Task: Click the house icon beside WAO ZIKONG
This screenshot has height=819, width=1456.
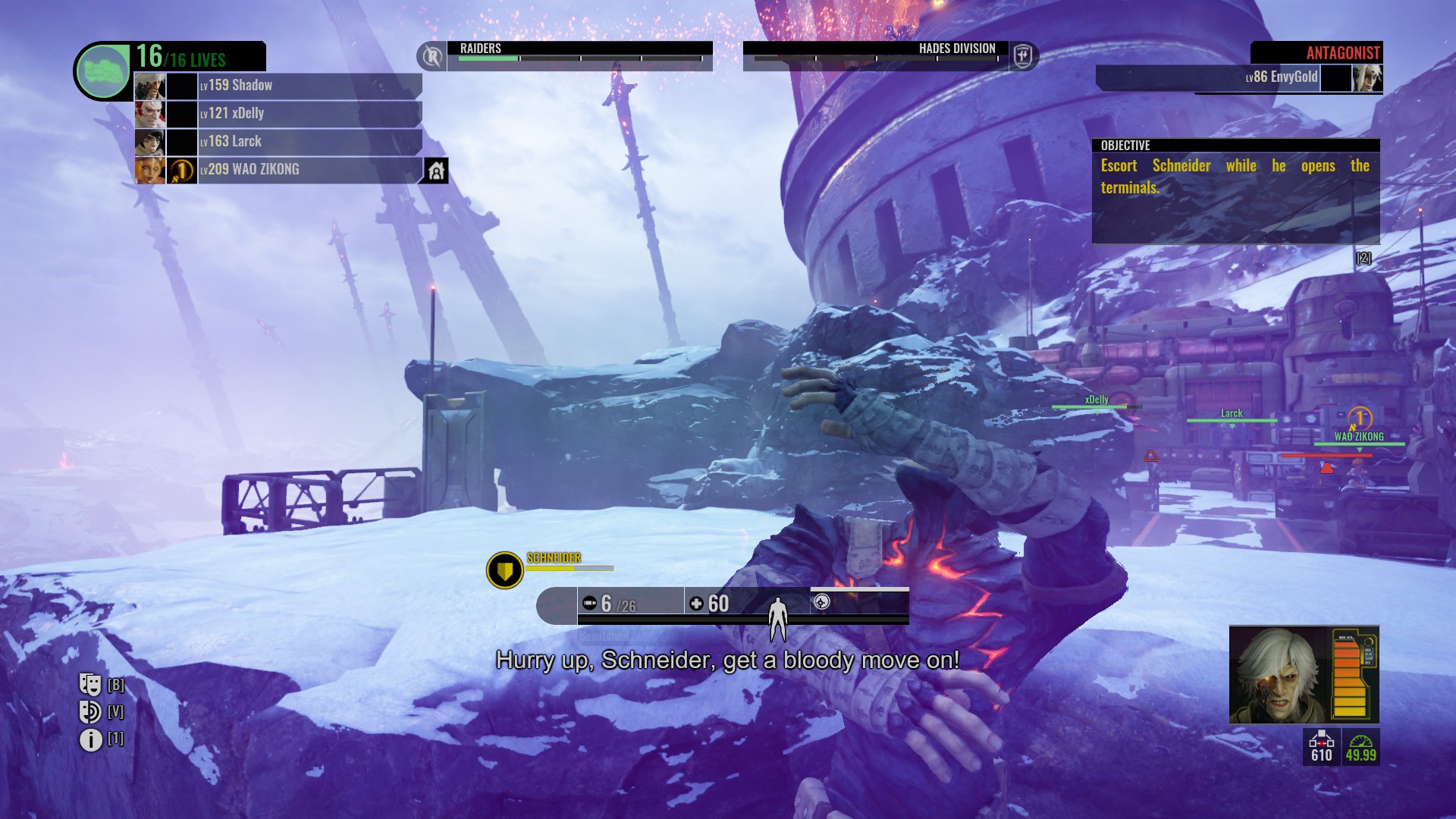Action: (x=436, y=171)
